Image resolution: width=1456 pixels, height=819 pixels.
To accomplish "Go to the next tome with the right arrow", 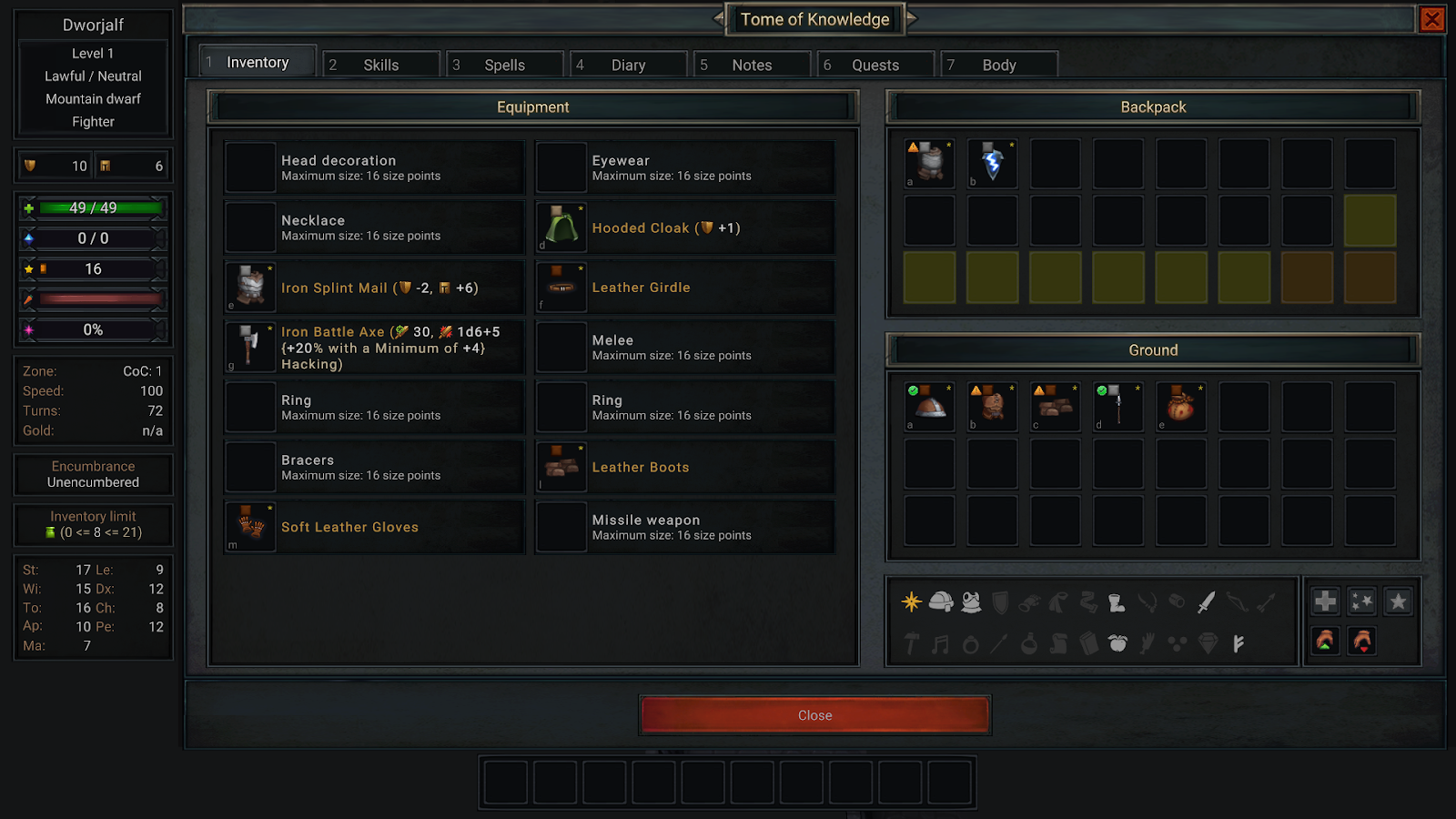I will (912, 18).
